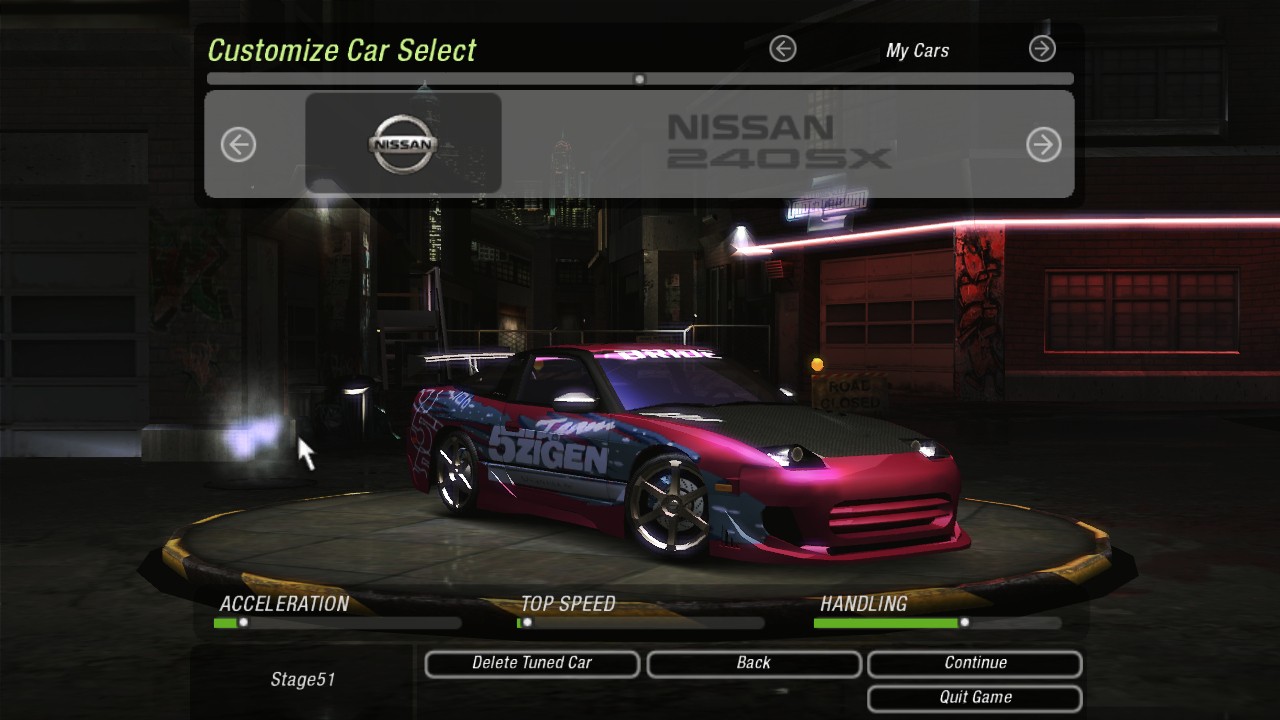This screenshot has height=720, width=1280.
Task: Delete the tuned car
Action: coord(532,663)
